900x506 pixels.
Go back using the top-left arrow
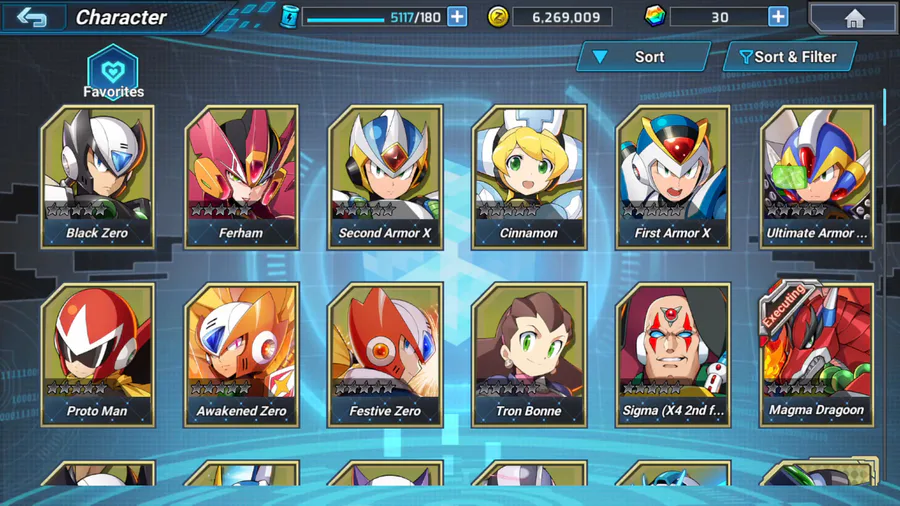(x=32, y=17)
